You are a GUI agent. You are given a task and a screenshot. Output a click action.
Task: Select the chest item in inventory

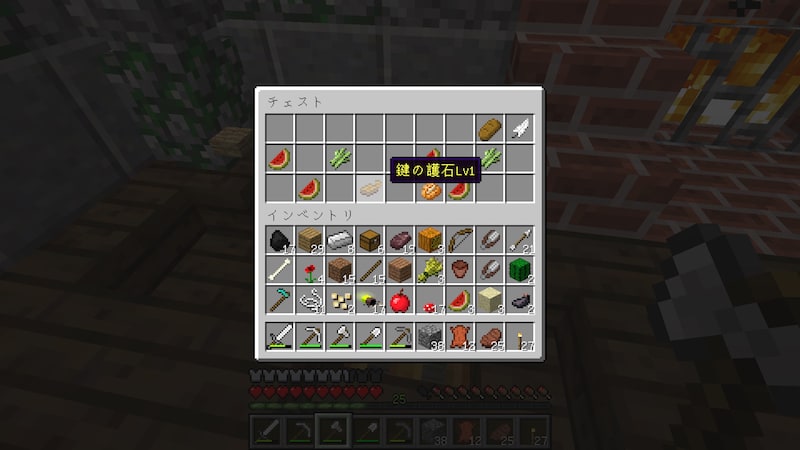370,240
